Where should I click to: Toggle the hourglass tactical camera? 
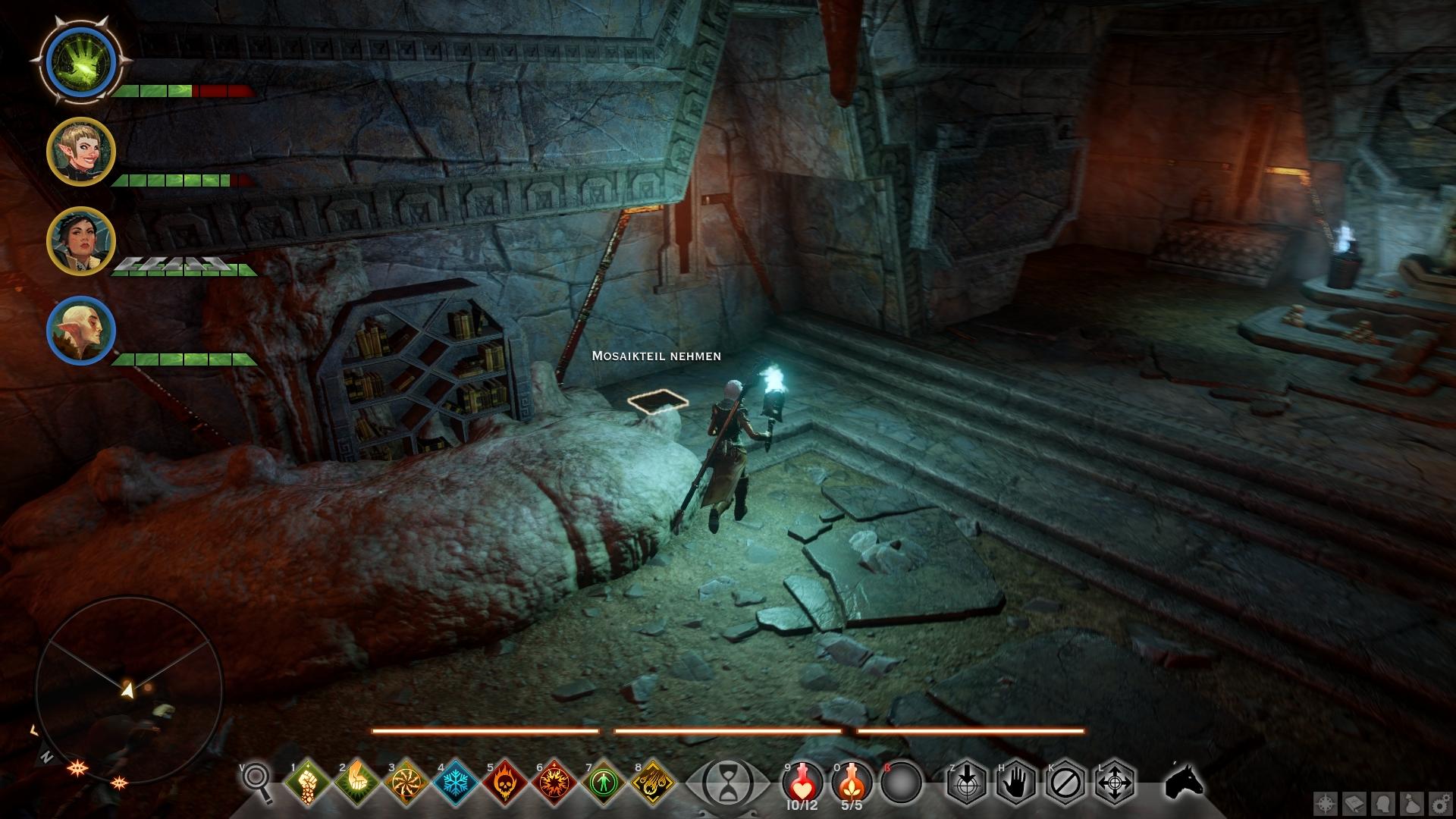click(x=728, y=782)
